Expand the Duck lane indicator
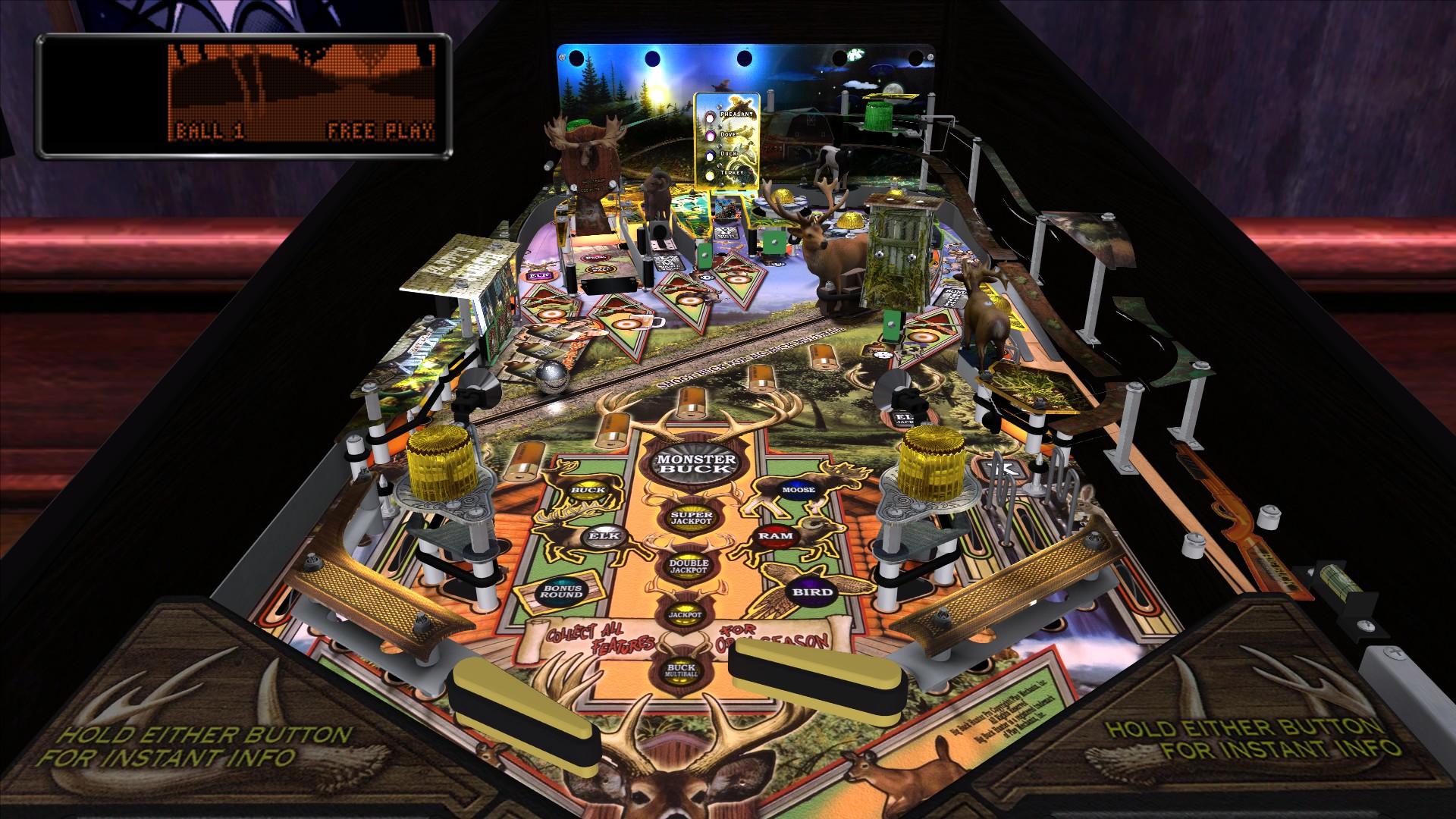 point(709,155)
